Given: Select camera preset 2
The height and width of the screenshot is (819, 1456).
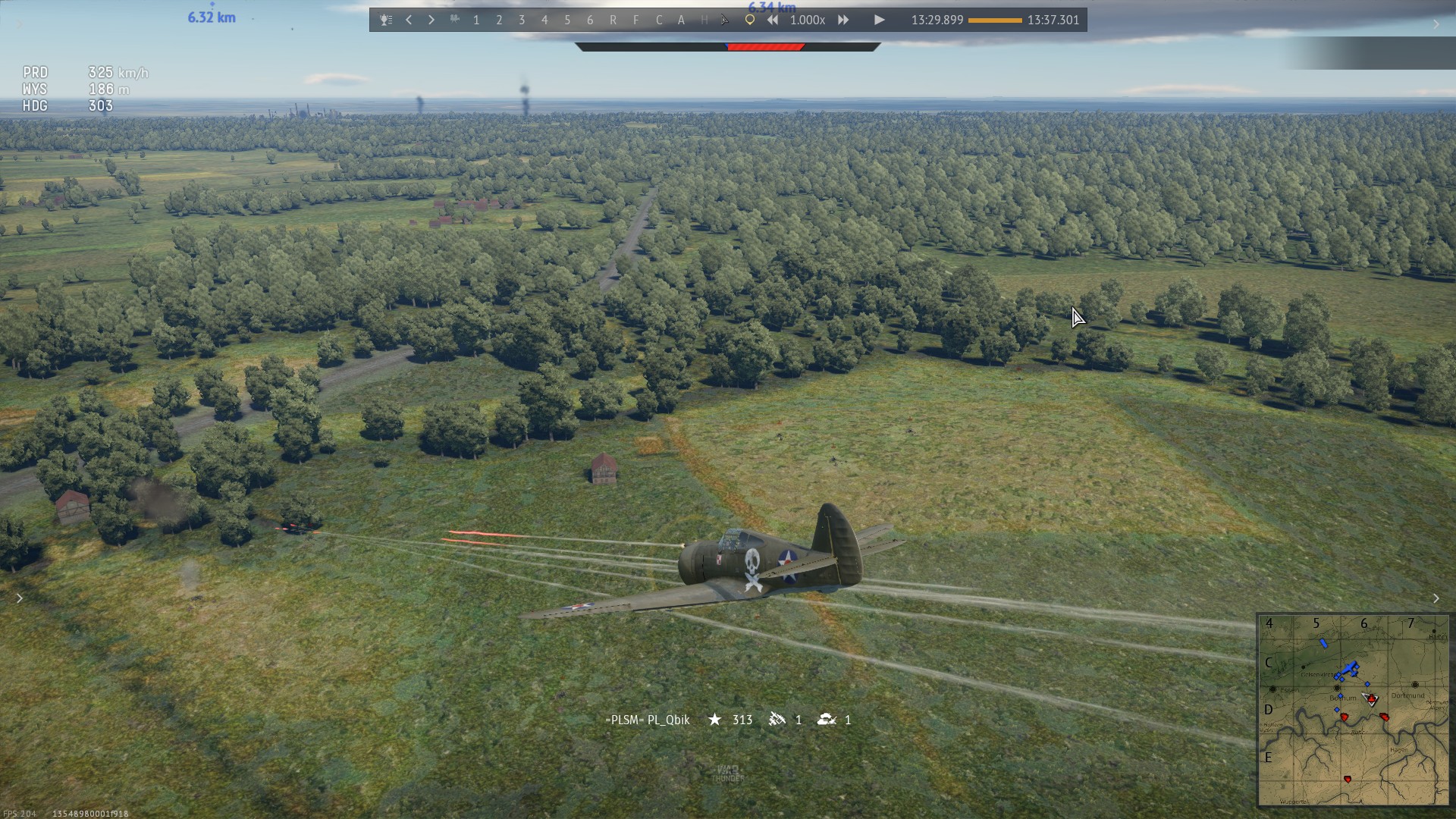Looking at the screenshot, I should [x=499, y=20].
